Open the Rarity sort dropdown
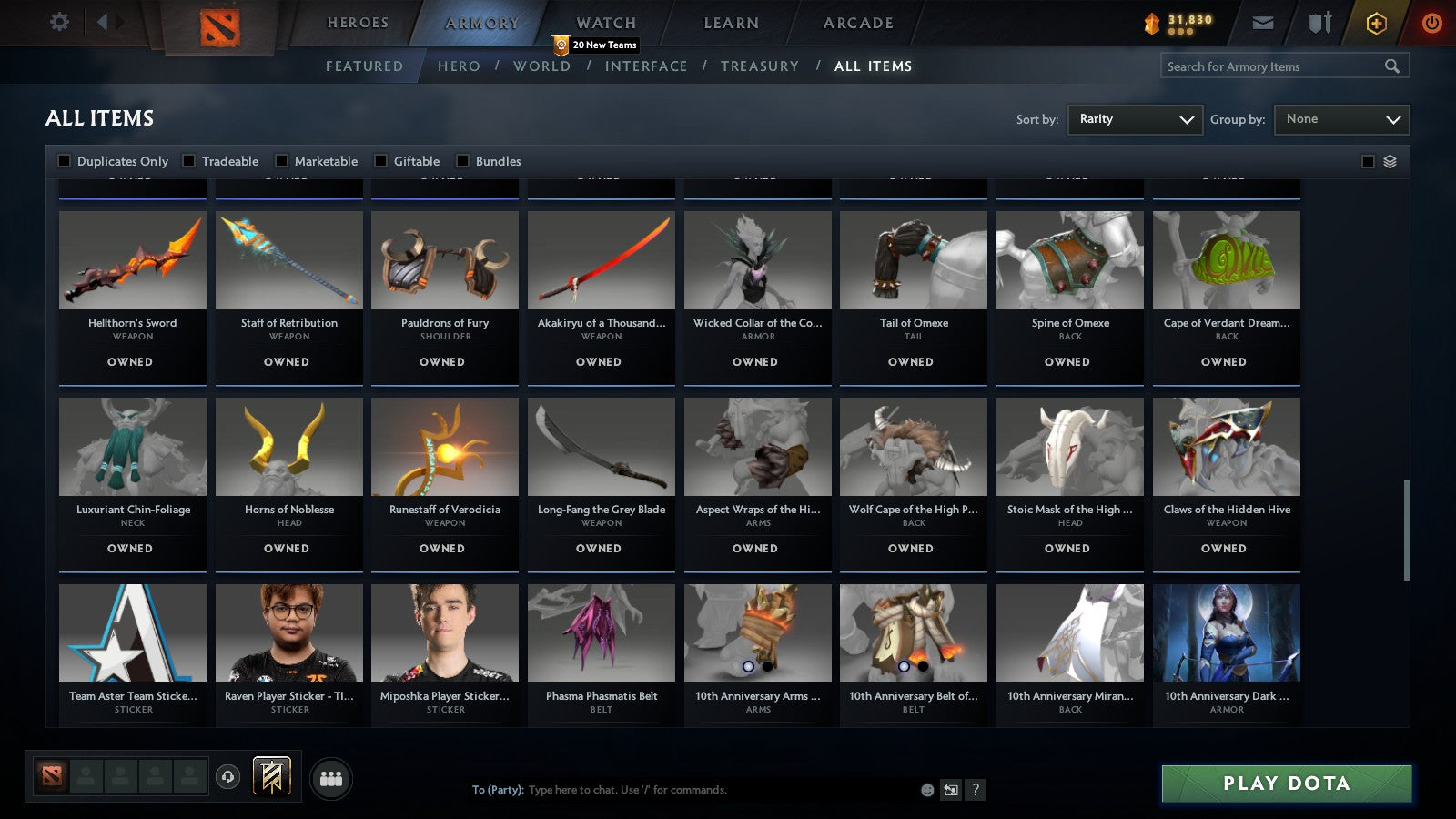 click(1135, 119)
